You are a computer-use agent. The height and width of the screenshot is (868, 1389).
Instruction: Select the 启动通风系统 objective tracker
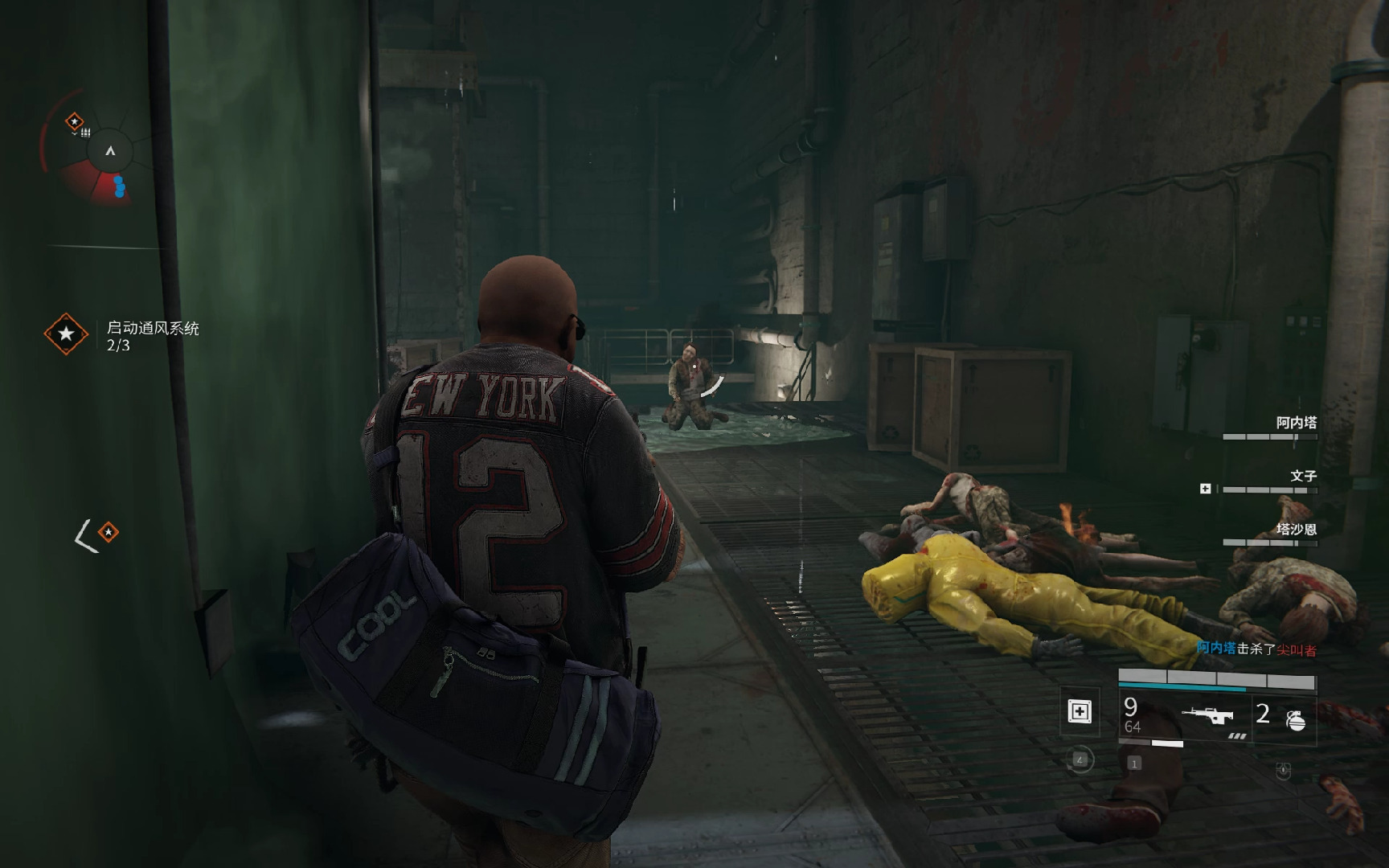coord(152,335)
